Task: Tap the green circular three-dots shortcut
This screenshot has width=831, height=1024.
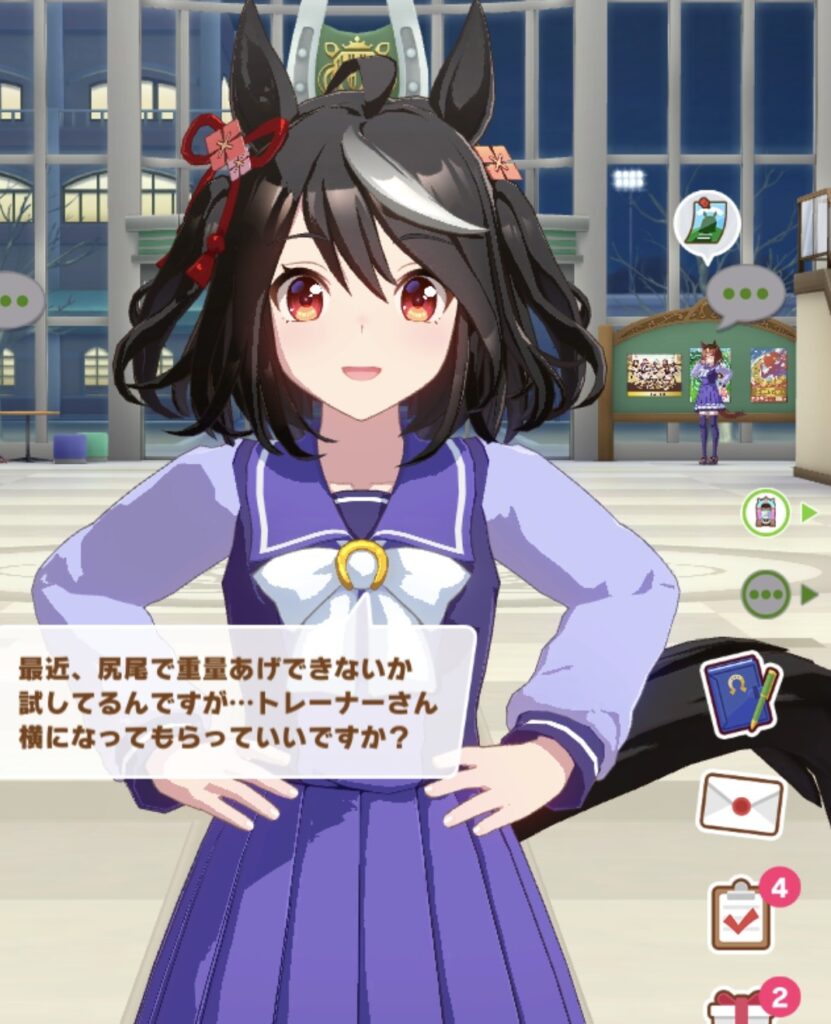Action: (765, 595)
